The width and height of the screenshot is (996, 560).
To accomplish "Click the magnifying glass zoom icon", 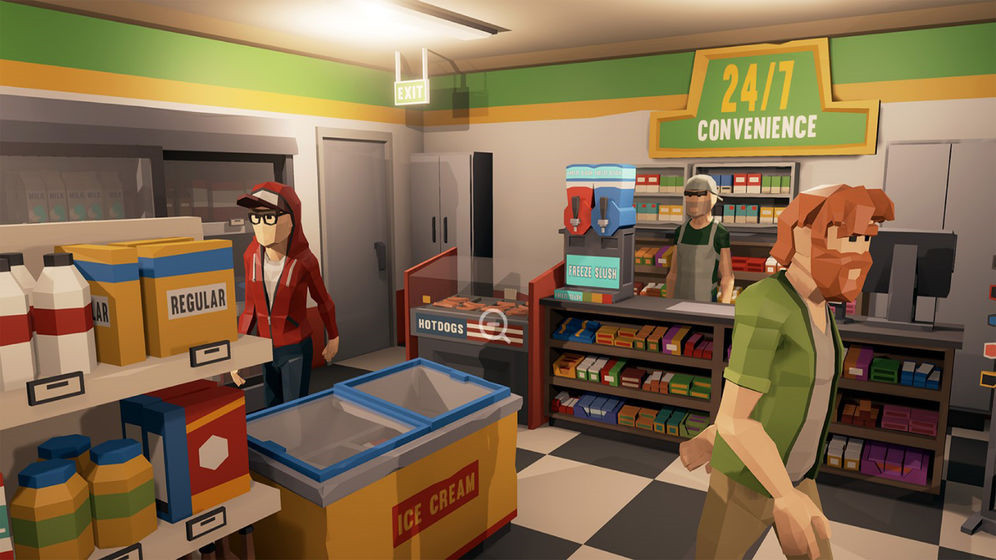I will point(494,322).
